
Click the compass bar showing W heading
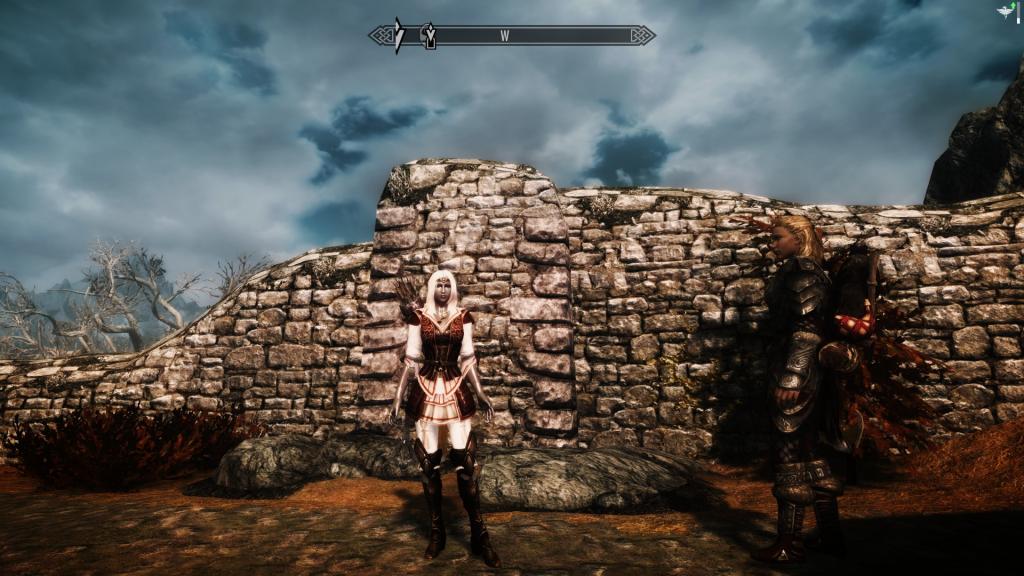coord(511,35)
